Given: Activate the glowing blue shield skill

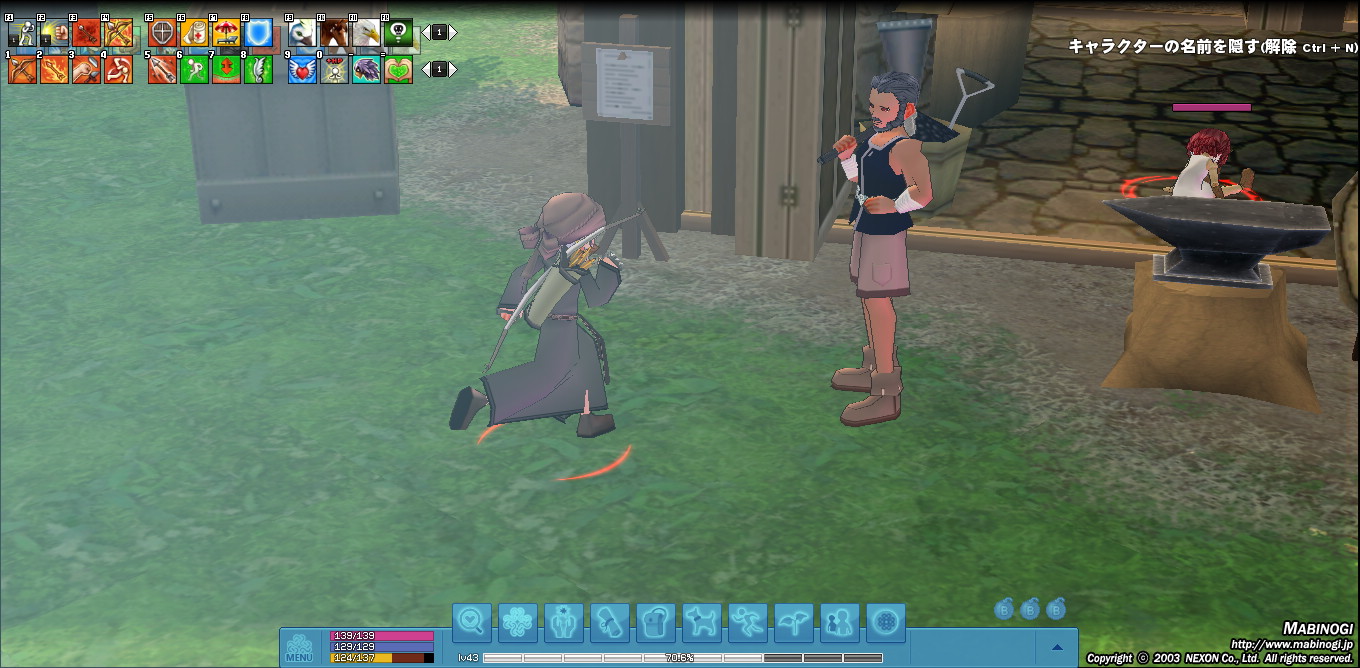Looking at the screenshot, I should pyautogui.click(x=258, y=33).
